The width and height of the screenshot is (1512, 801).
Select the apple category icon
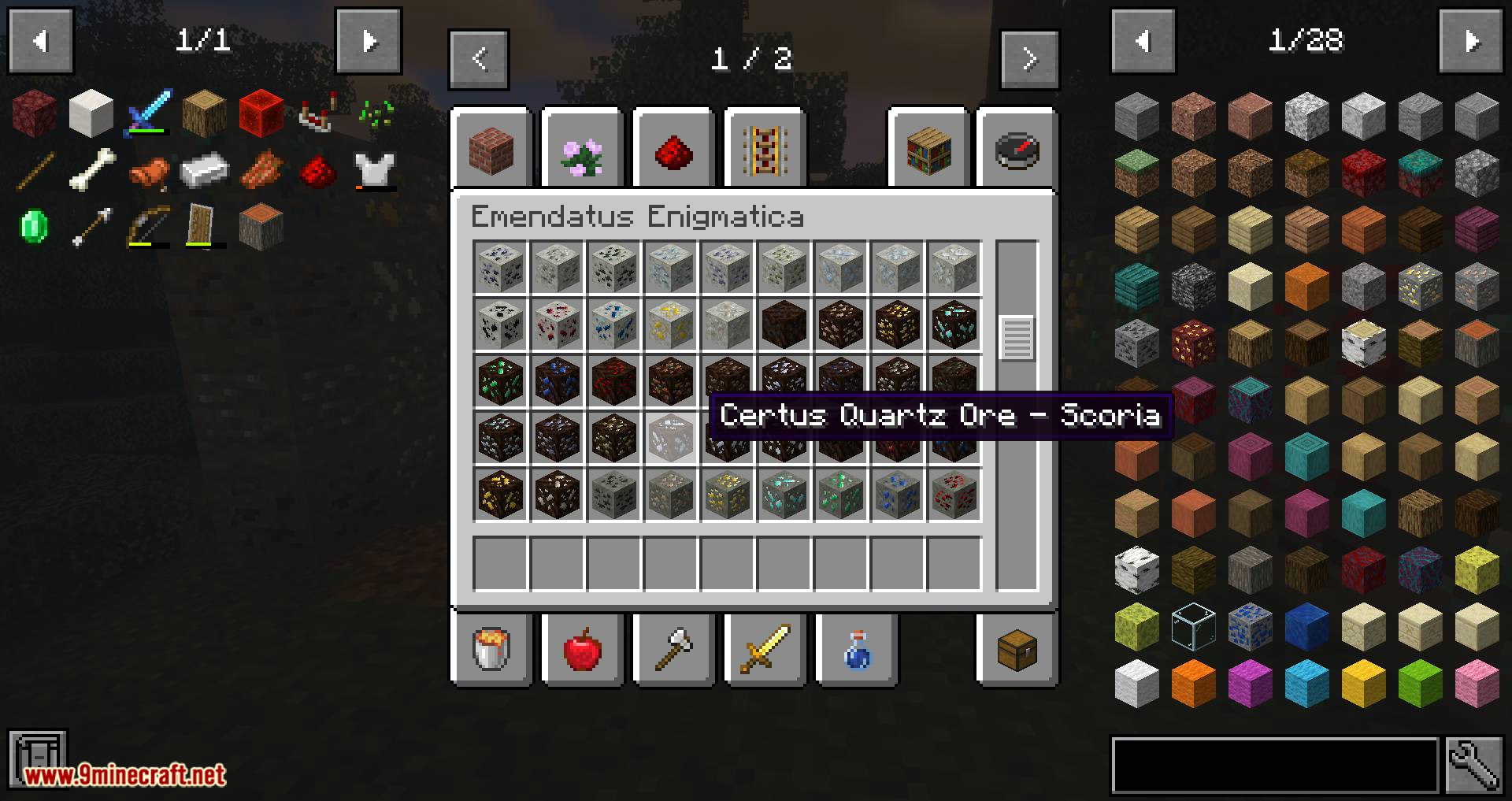pos(583,650)
